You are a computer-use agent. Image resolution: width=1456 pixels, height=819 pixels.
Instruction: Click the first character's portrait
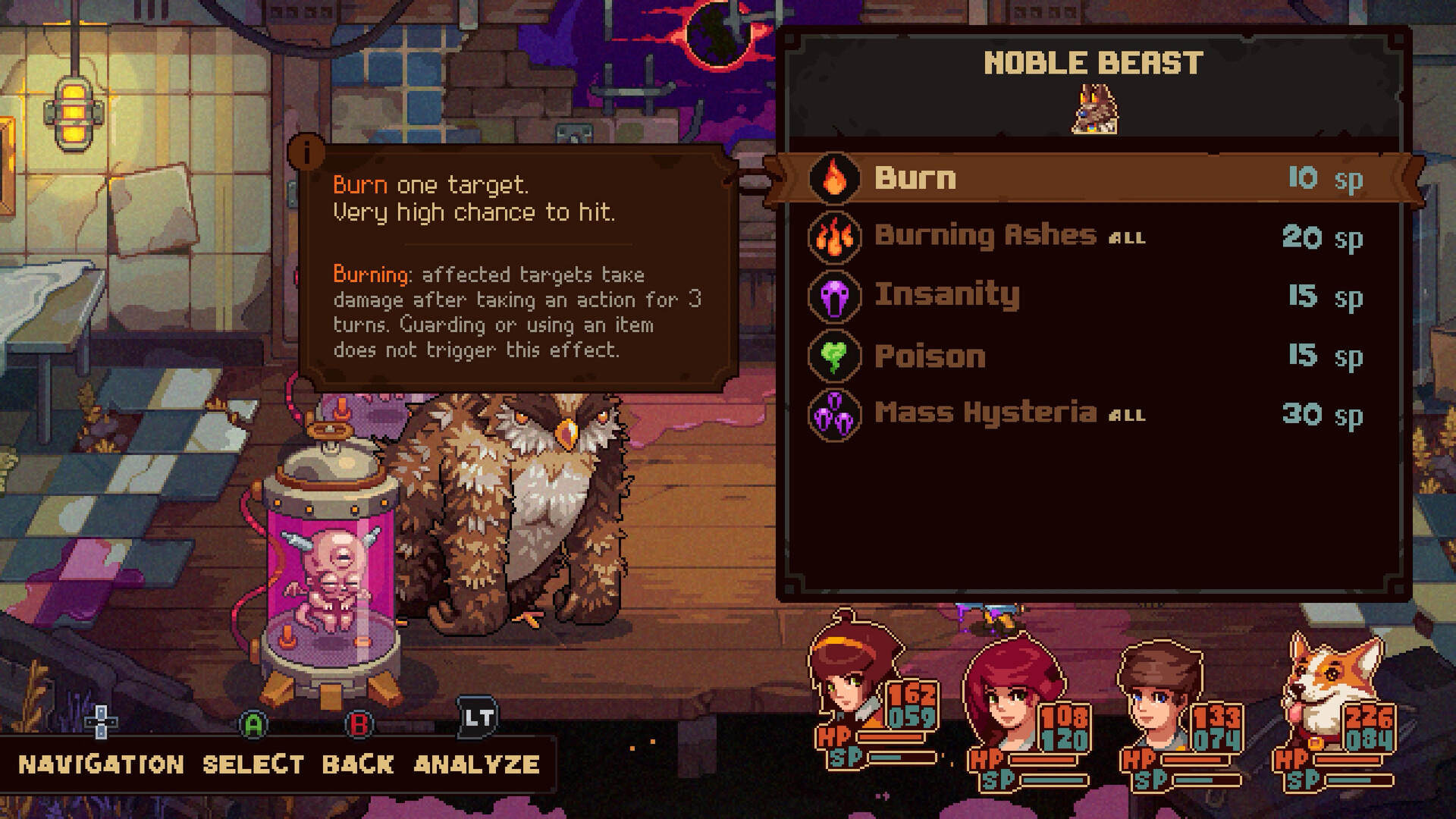coord(849,681)
